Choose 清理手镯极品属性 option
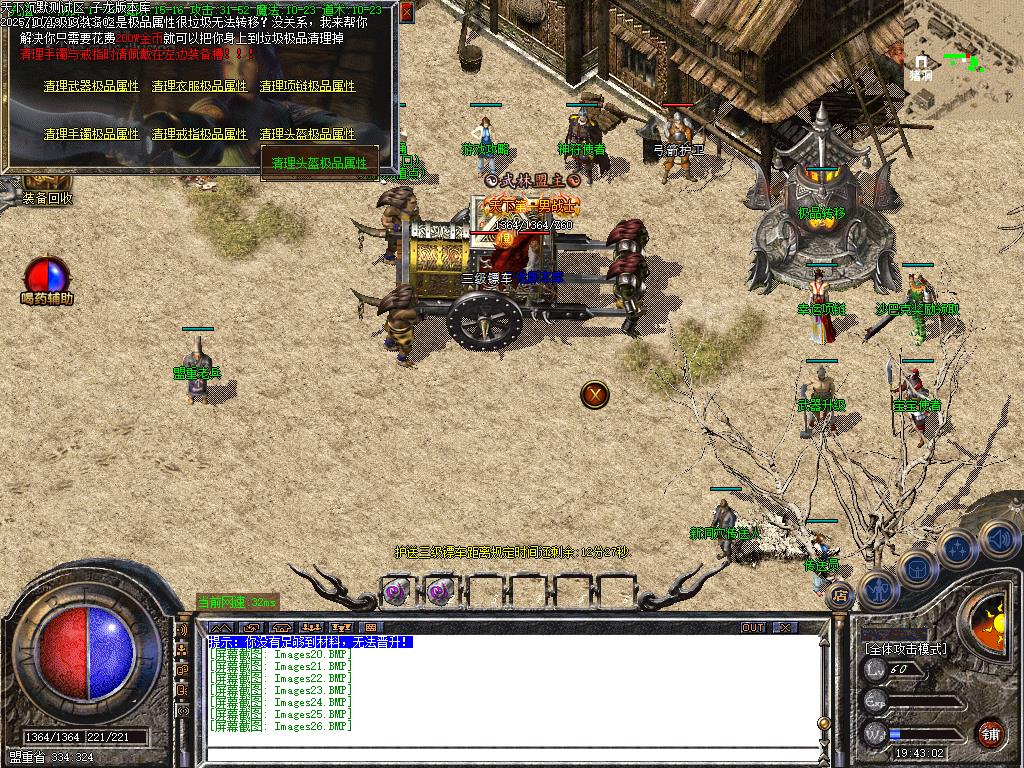Image resolution: width=1024 pixels, height=768 pixels. (x=91, y=134)
